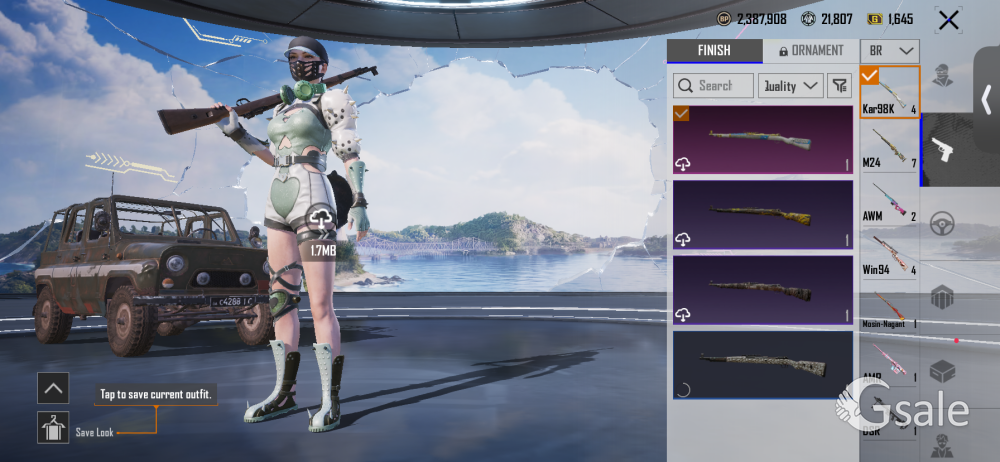Switch to the Finish tab

tap(713, 51)
